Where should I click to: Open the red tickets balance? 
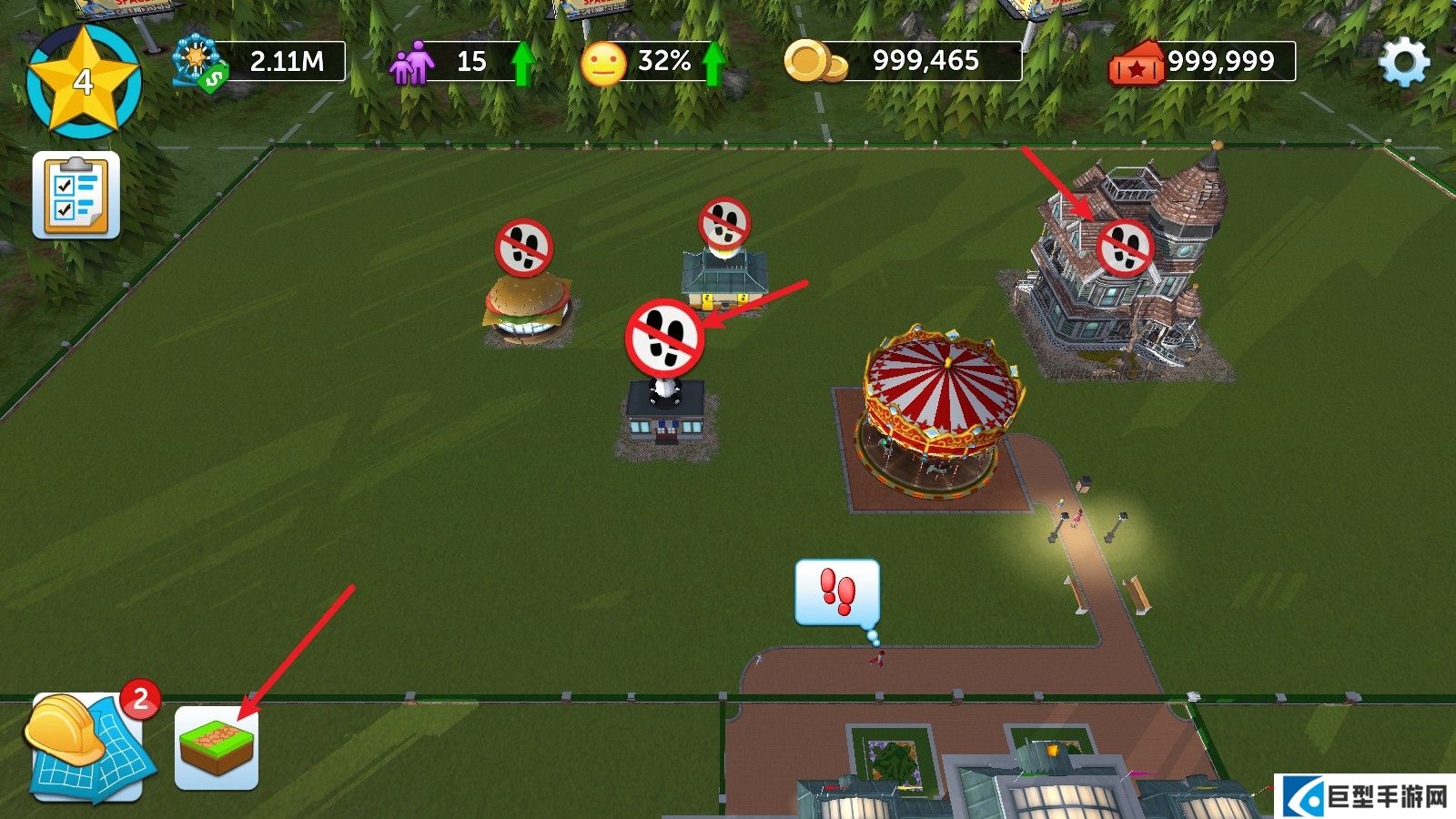(1201, 62)
